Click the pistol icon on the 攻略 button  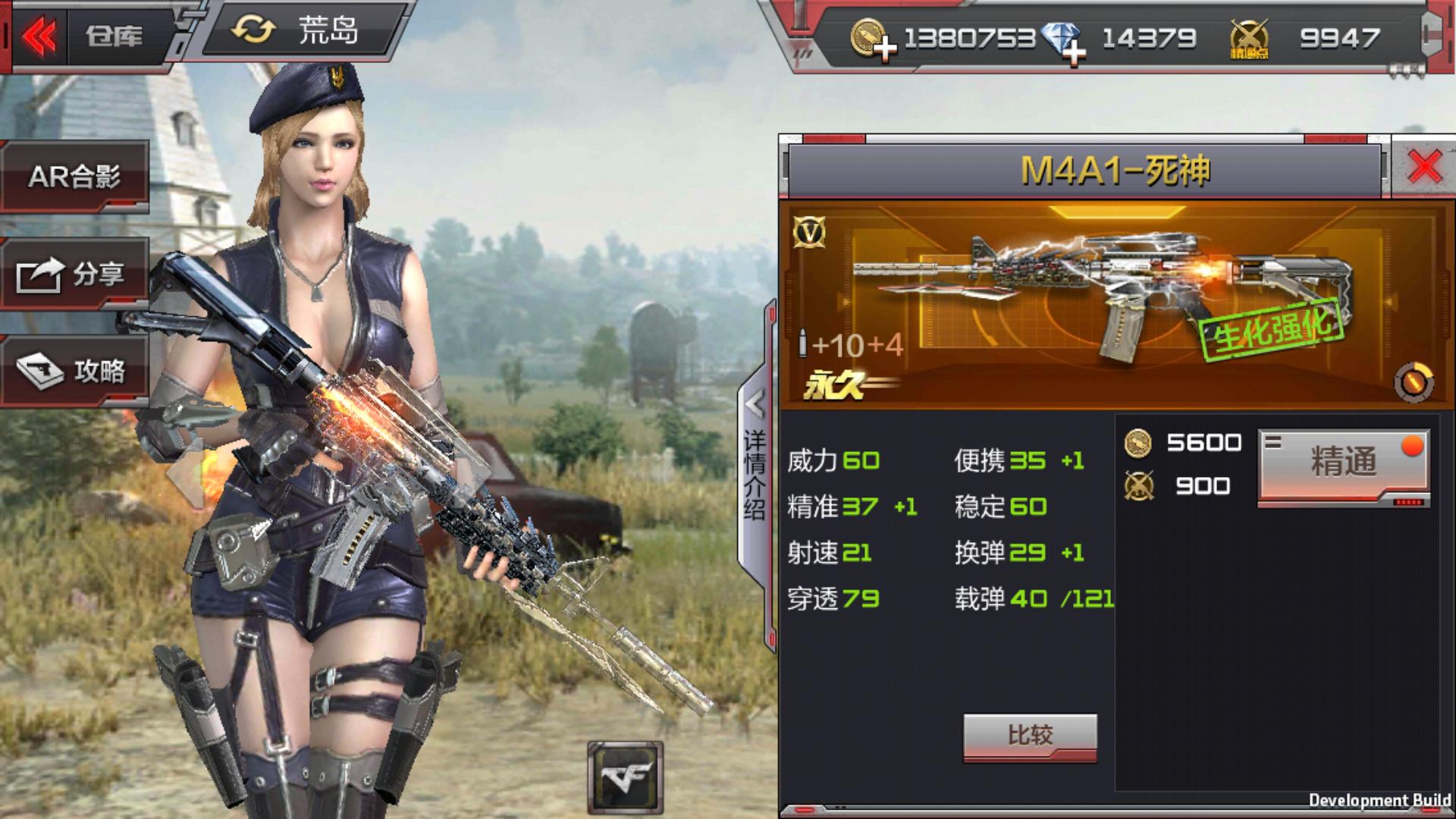click(40, 371)
